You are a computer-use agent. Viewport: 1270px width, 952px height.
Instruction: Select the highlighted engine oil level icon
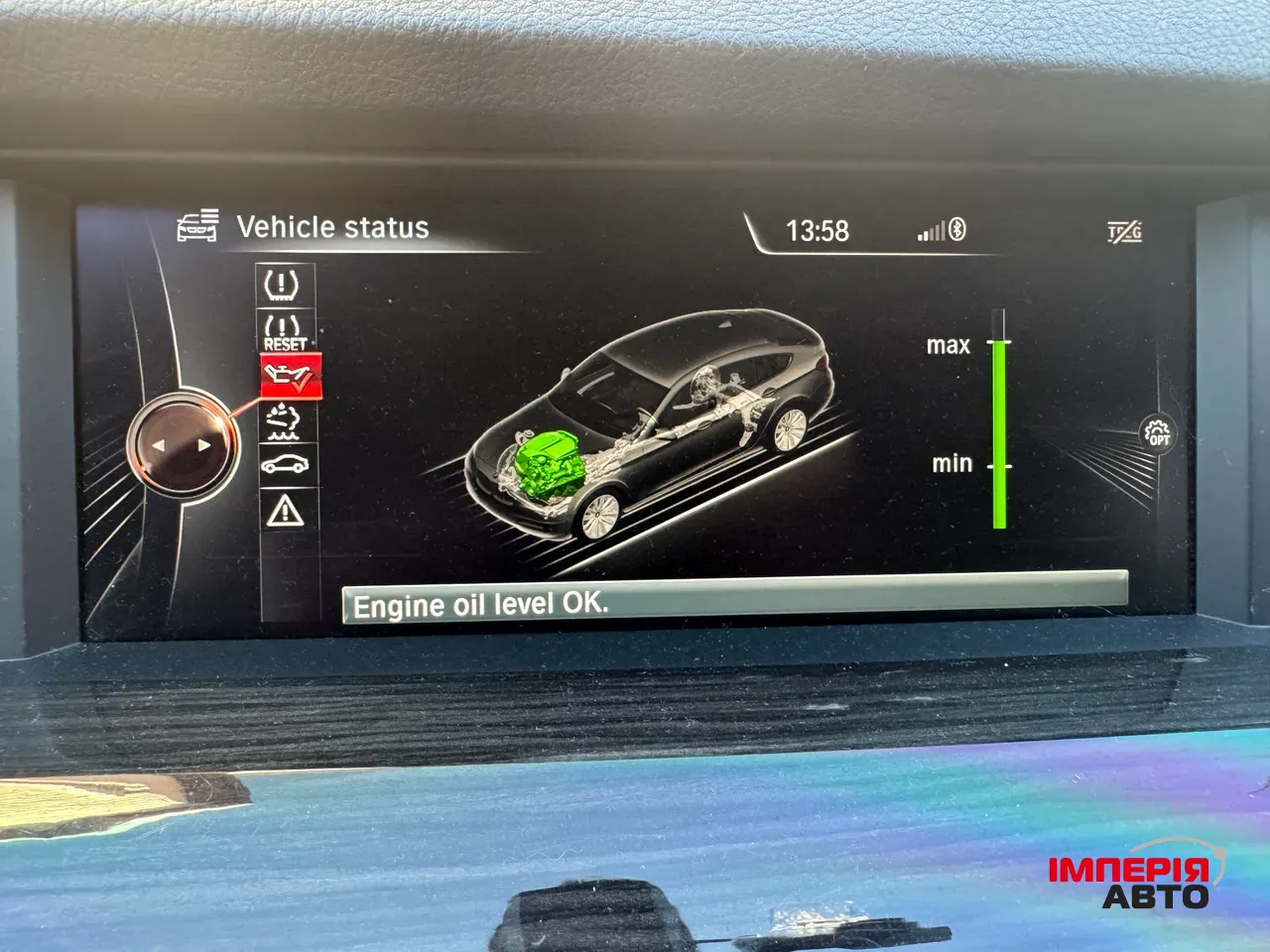(290, 377)
